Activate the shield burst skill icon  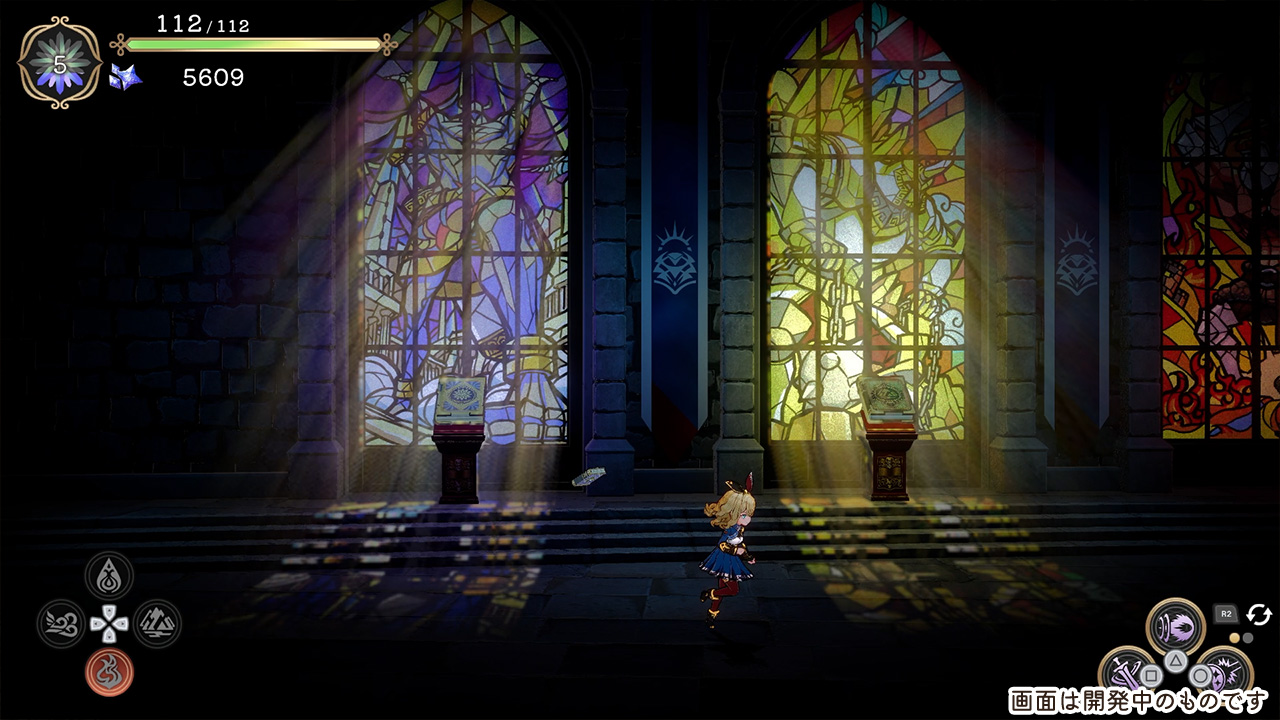pos(1222,674)
